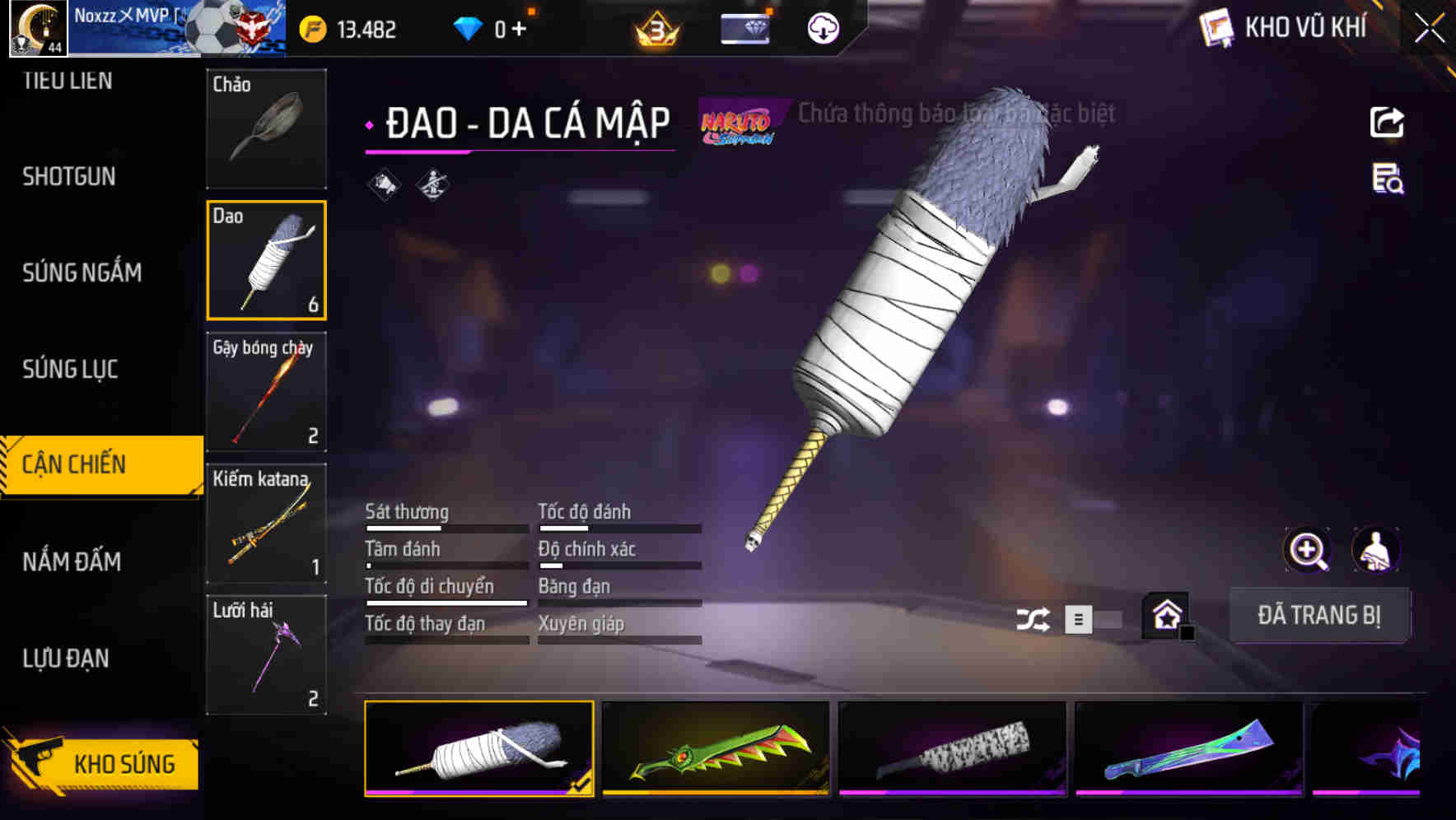Open the character preview icon
The width and height of the screenshot is (1456, 820).
click(x=1377, y=549)
